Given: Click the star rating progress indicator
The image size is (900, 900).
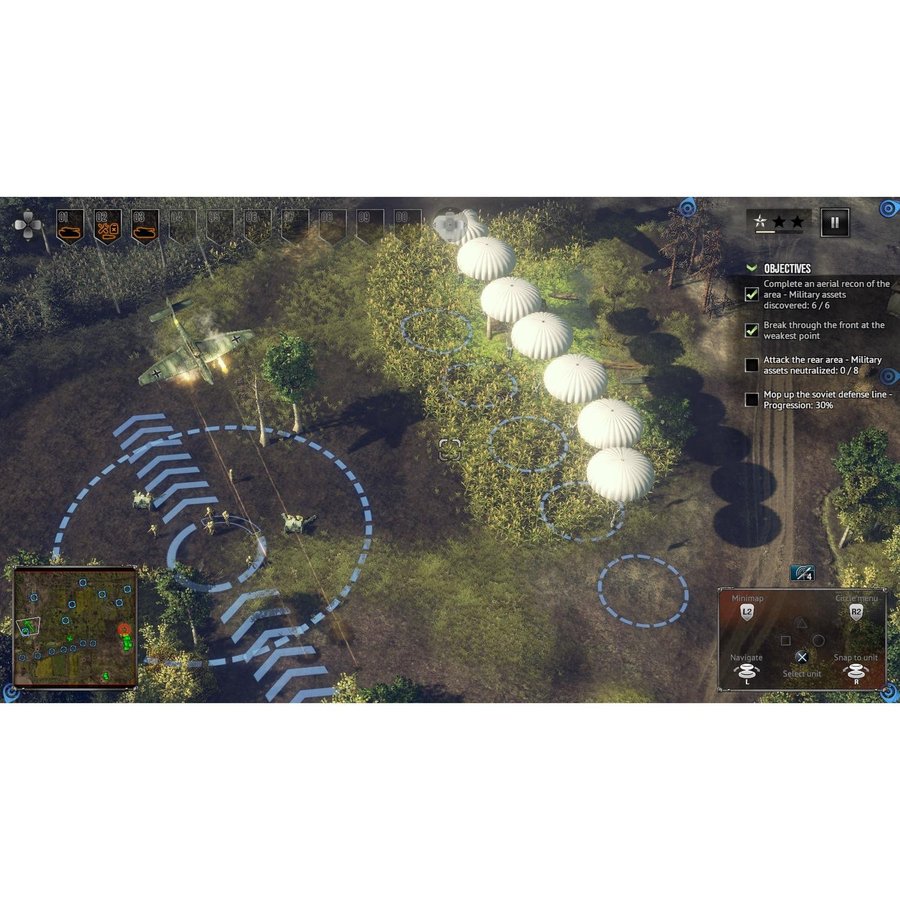Looking at the screenshot, I should point(779,222).
